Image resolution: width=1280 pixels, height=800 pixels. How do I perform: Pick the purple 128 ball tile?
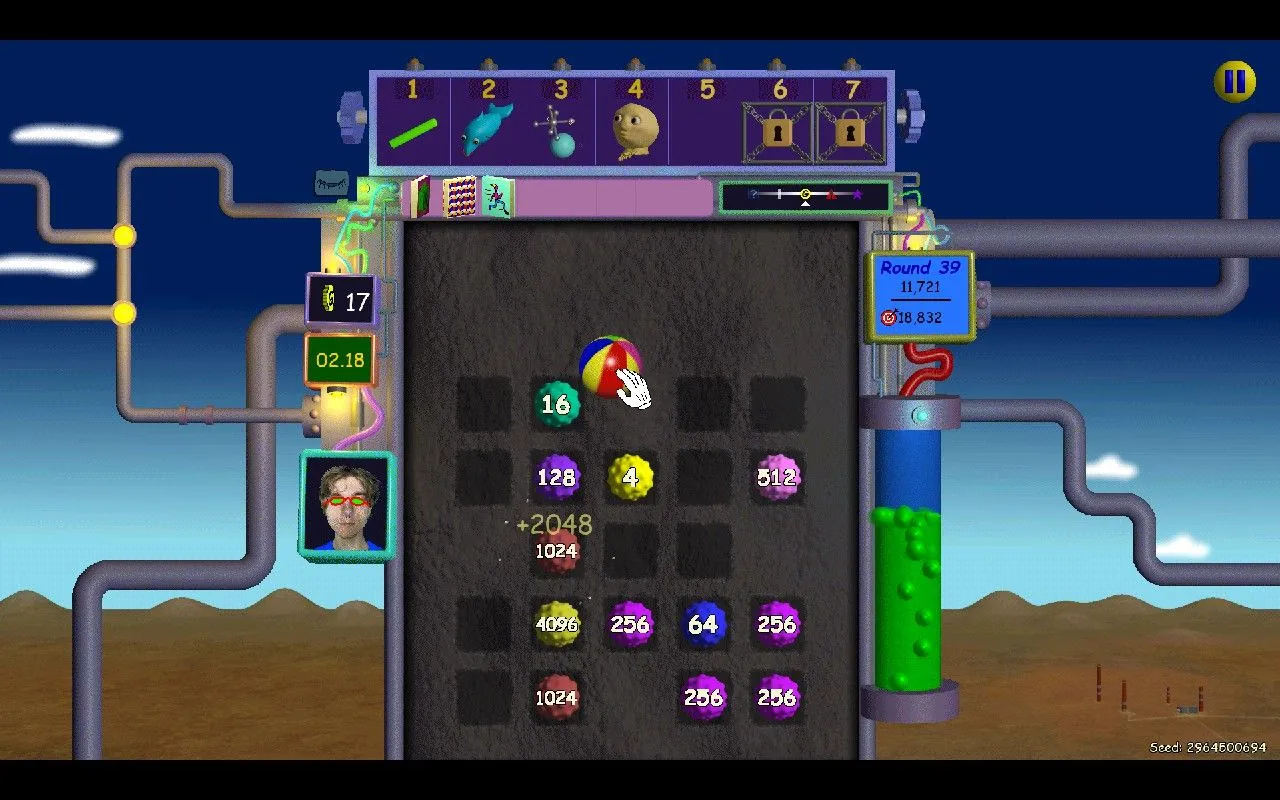(556, 477)
